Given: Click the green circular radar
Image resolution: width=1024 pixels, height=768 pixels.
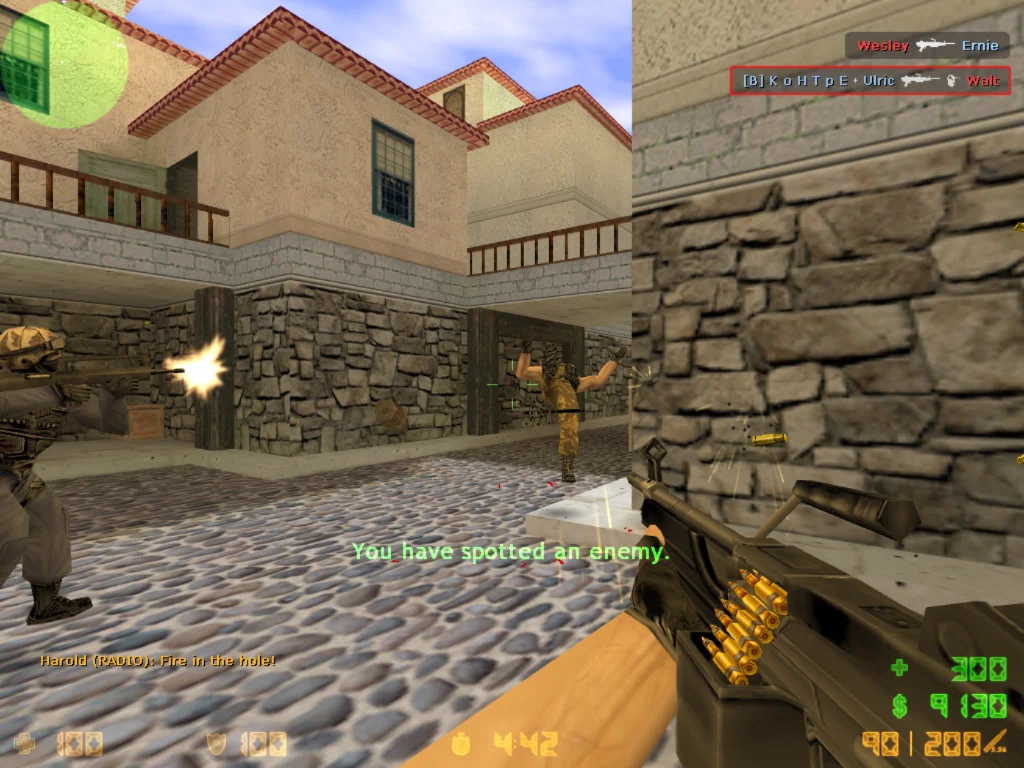Looking at the screenshot, I should click(64, 64).
